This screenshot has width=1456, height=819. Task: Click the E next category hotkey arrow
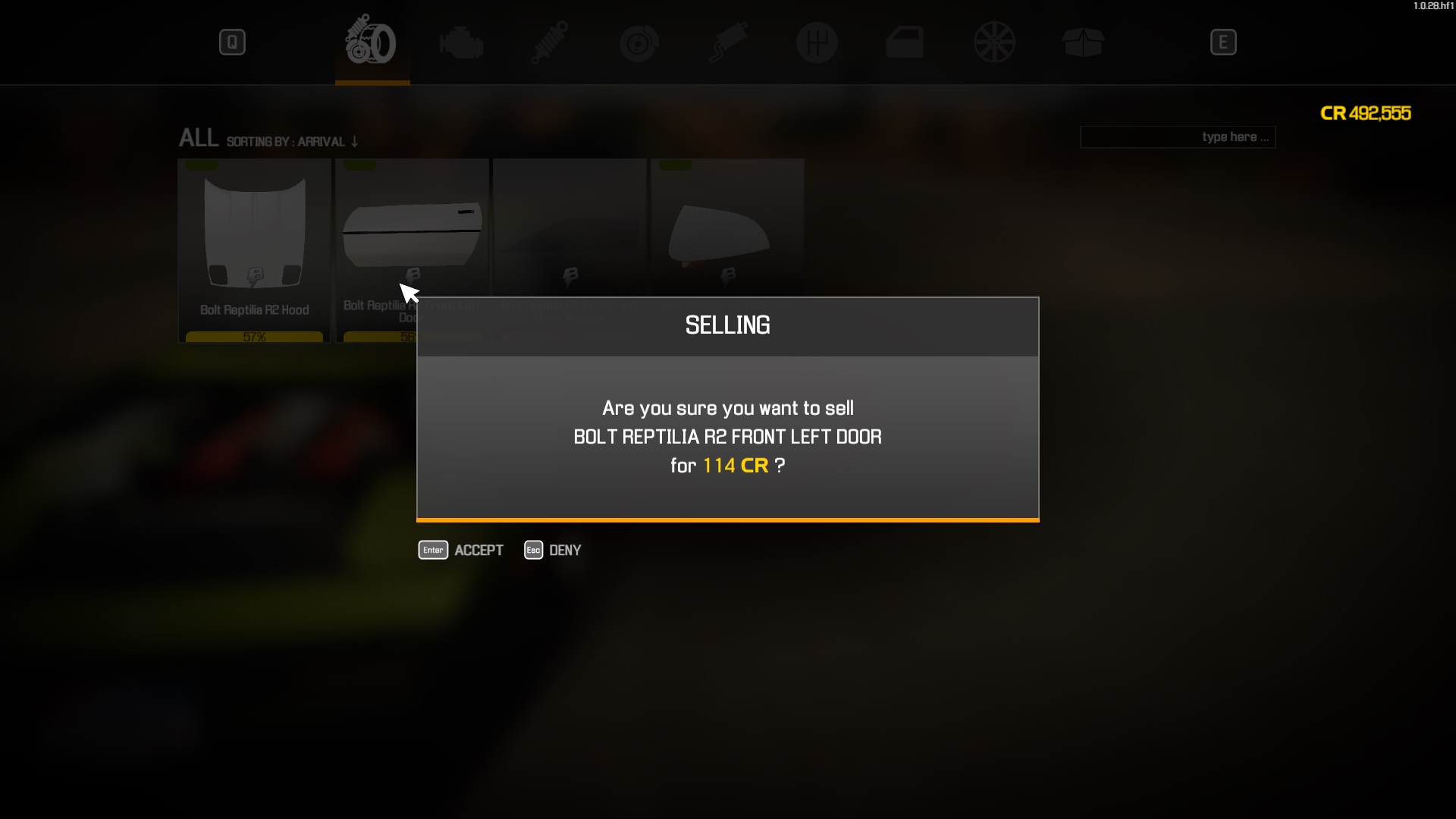[x=1223, y=42]
